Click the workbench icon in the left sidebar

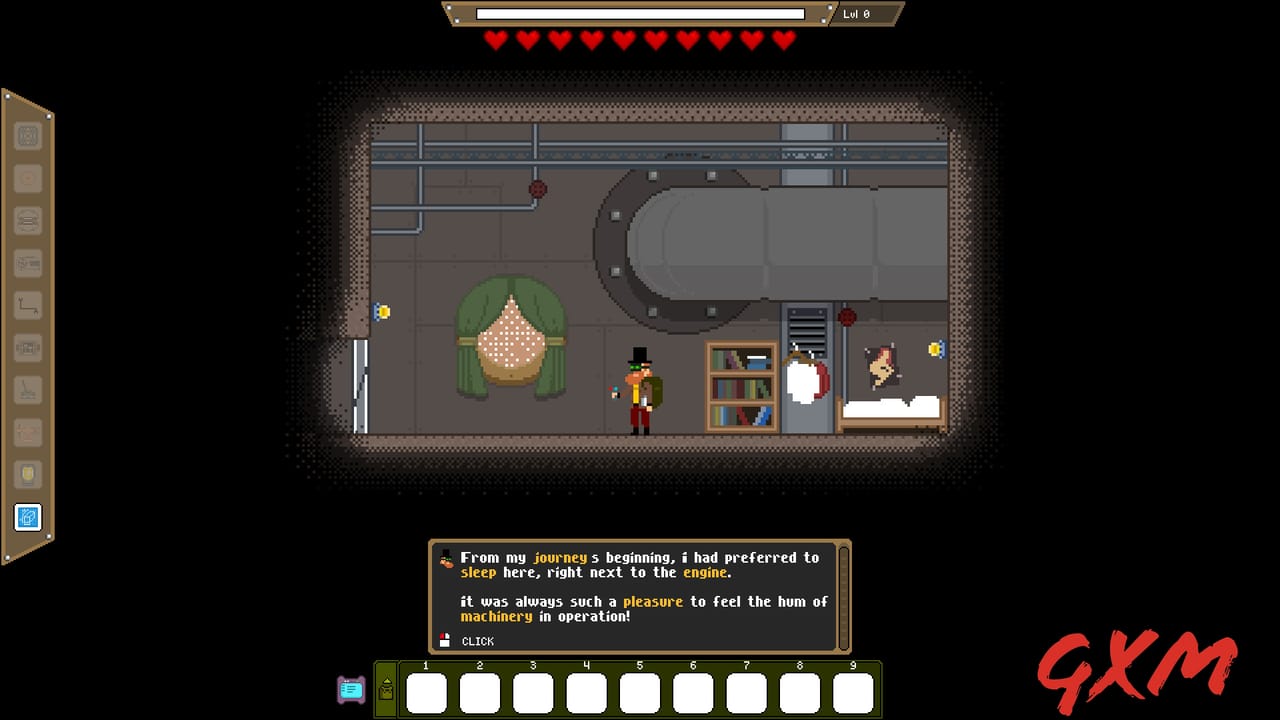pos(27,263)
